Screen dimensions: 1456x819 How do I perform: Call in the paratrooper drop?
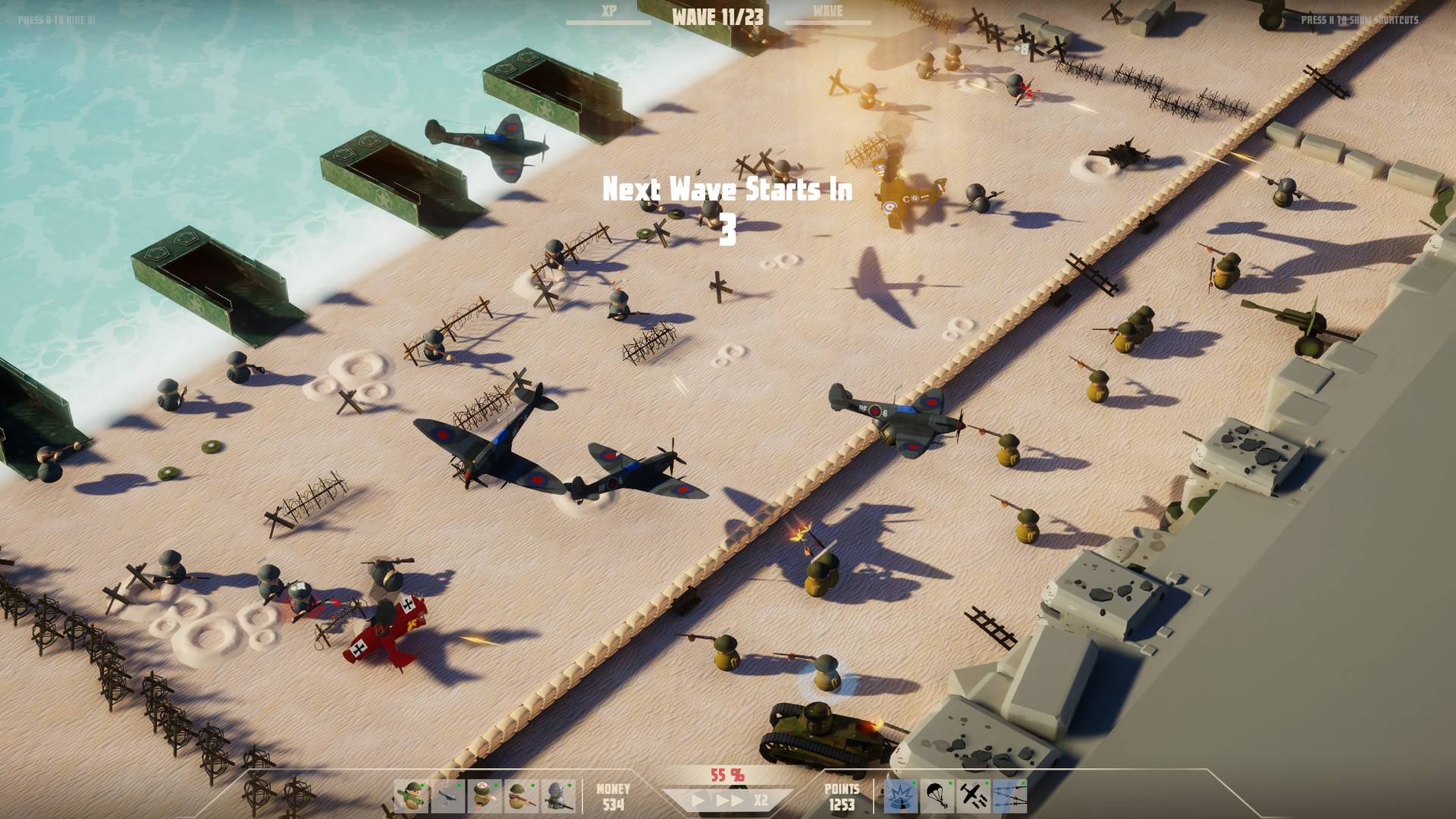[937, 797]
